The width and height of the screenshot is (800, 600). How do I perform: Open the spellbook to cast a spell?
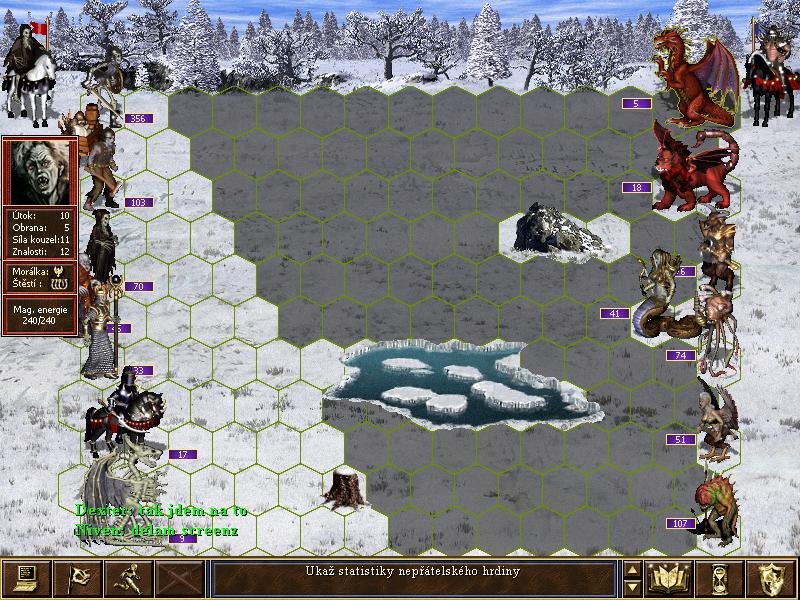coord(671,578)
